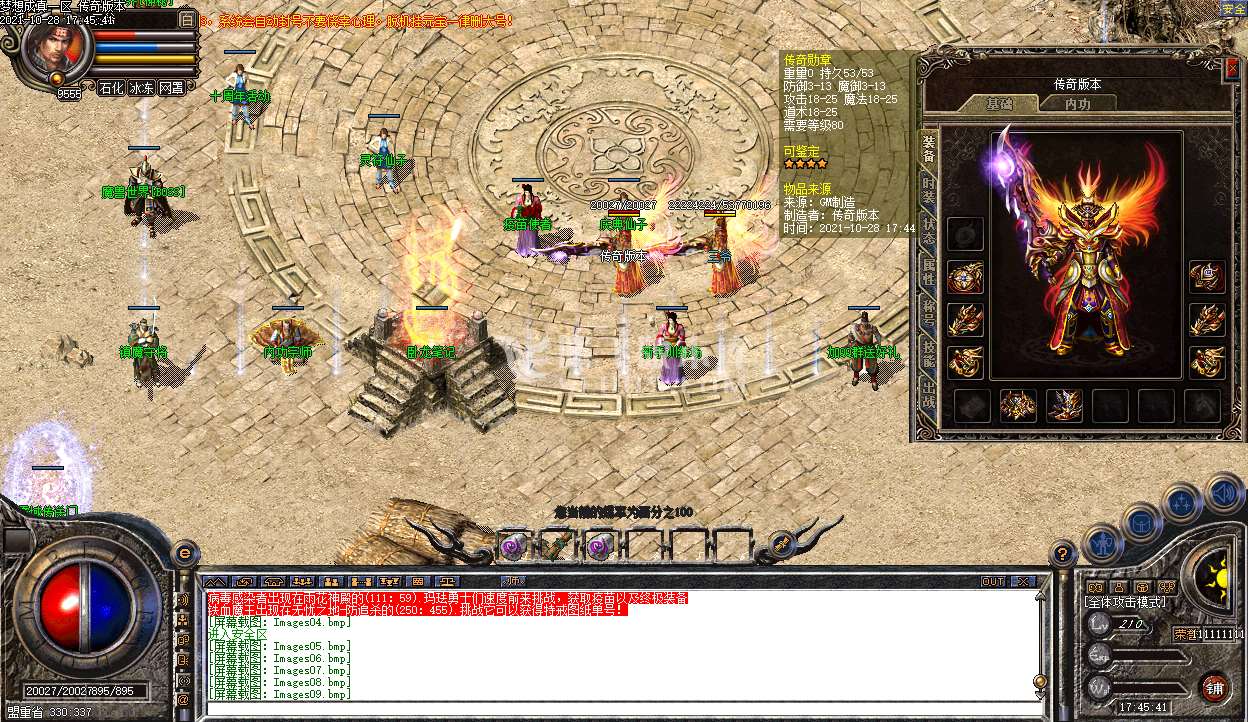Click the 白 button beside the portrait

click(187, 19)
